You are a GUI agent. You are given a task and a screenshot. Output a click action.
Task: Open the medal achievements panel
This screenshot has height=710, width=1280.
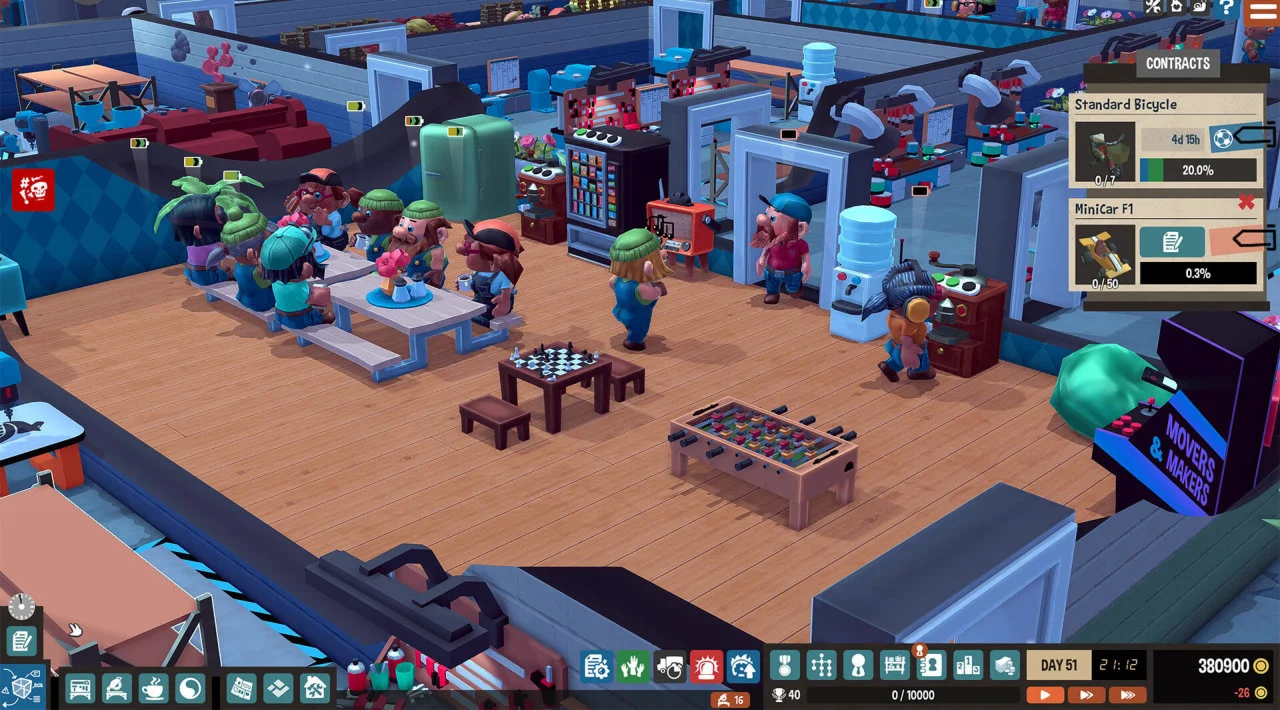pos(784,665)
